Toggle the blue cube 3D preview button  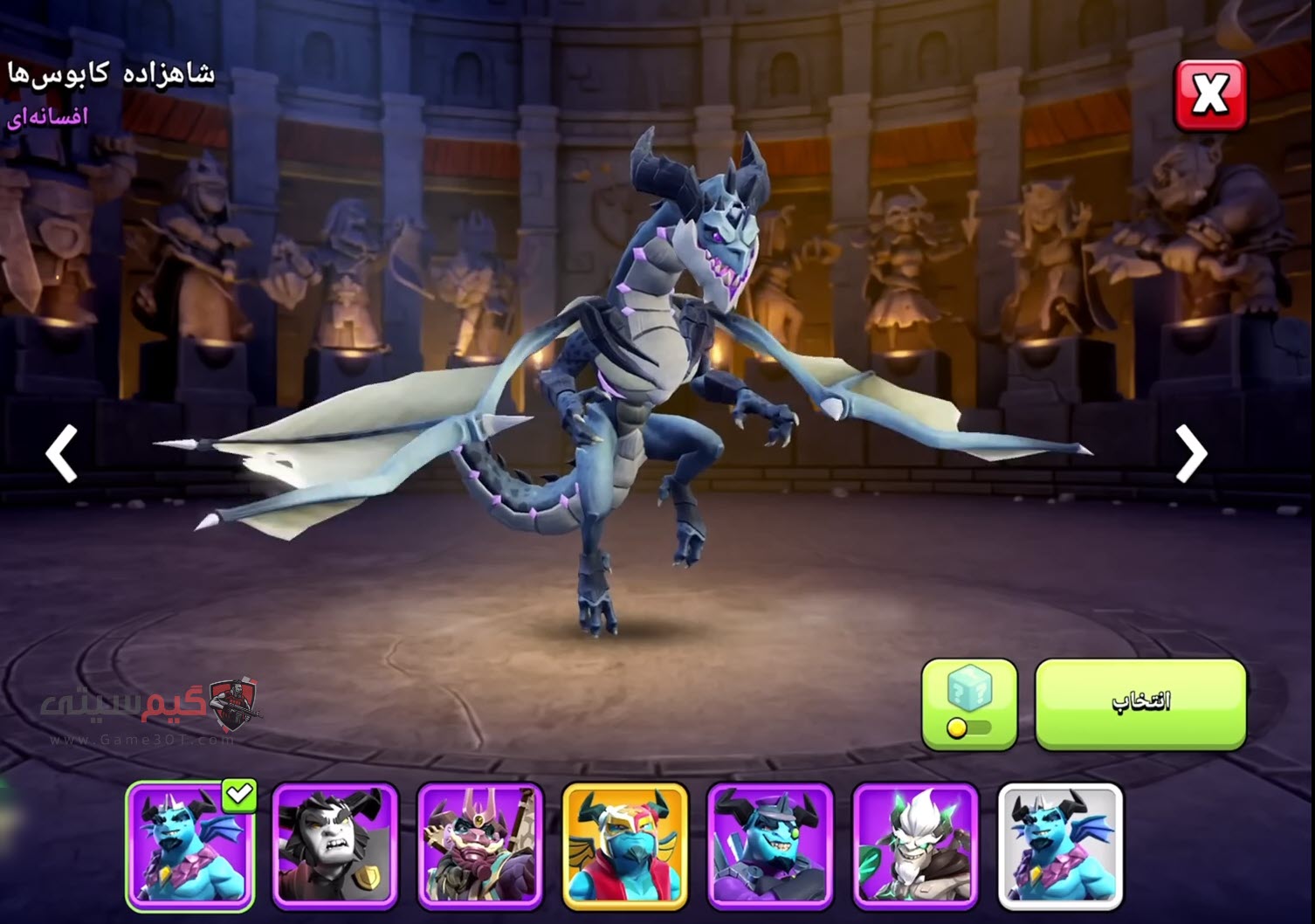coord(969,703)
